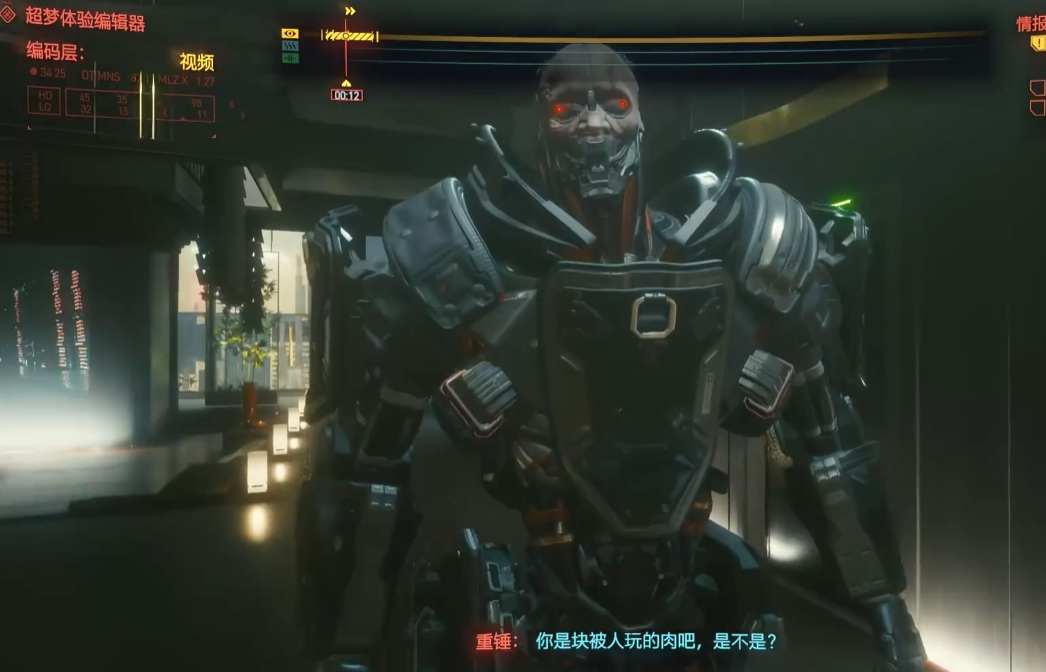Click the 视频 encoding layer label
This screenshot has height=672, width=1046.
197,62
